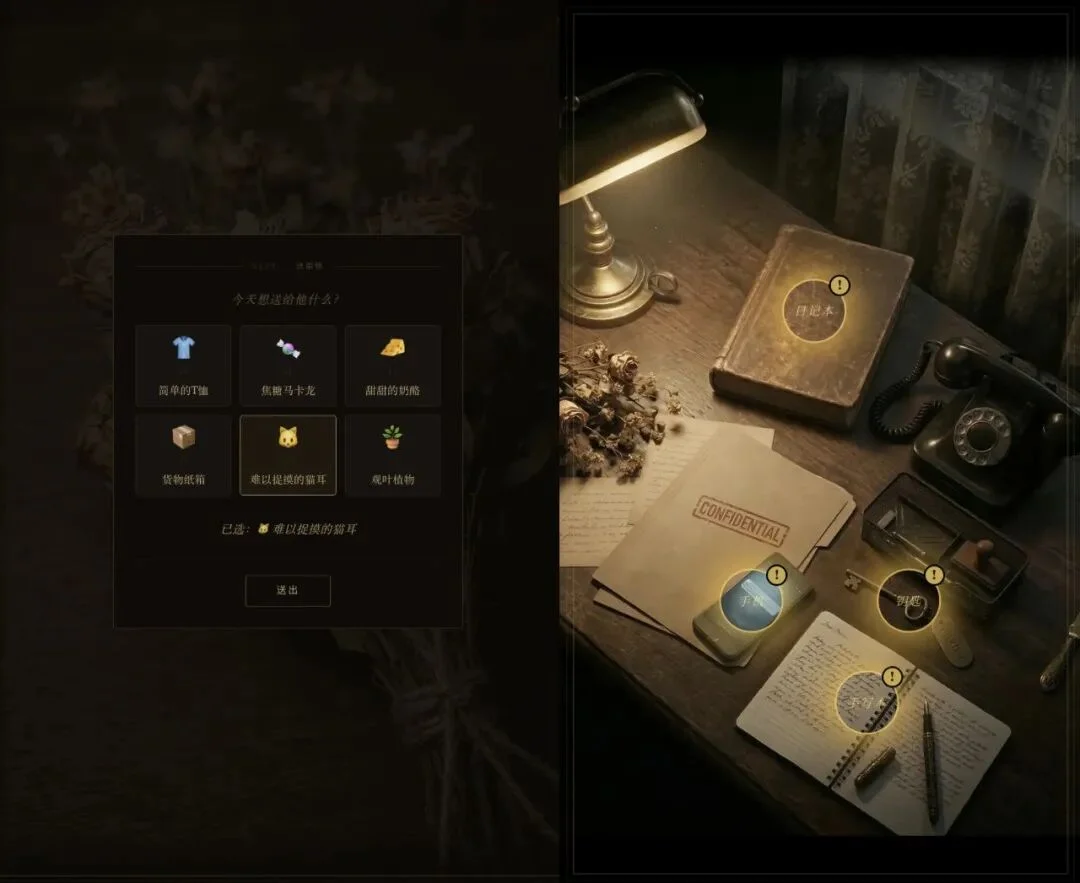Viewport: 1080px width, 883px height.
Task: Open the glowing notebook hotspot with pen
Action: [x=866, y=702]
